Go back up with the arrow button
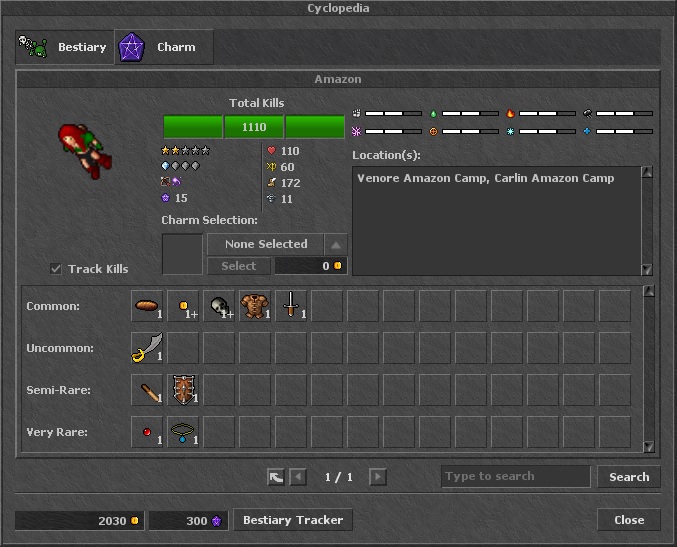The image size is (677, 547). (x=276, y=478)
